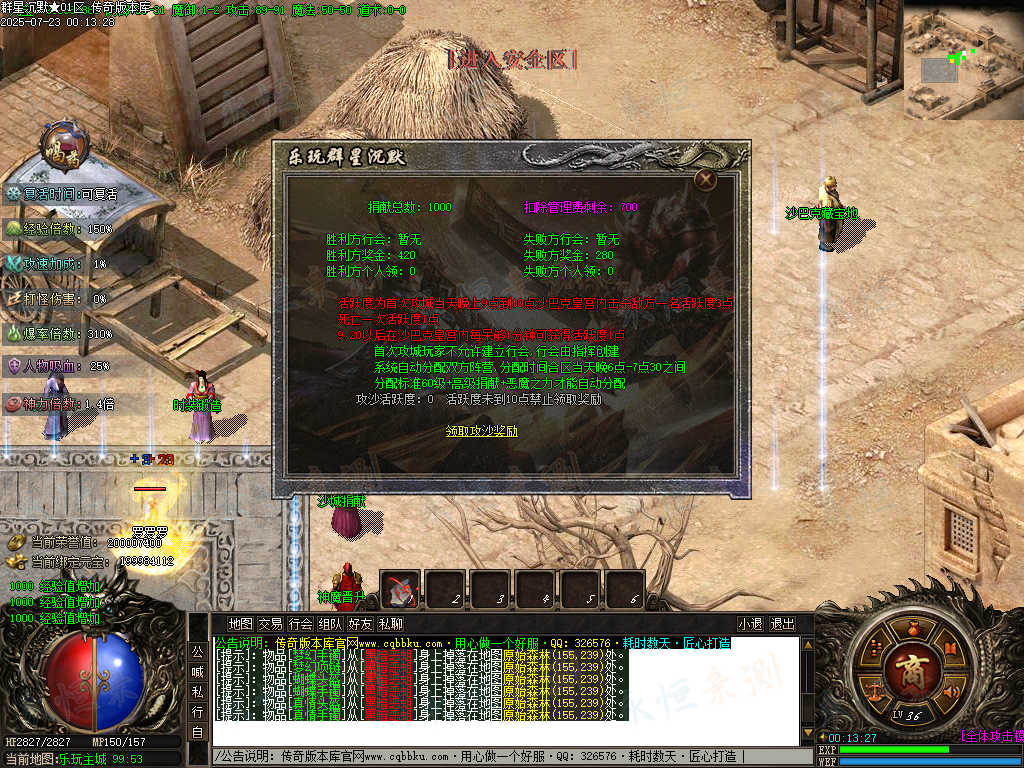Focus the chat input field
1024x768 pixels.
[500, 757]
